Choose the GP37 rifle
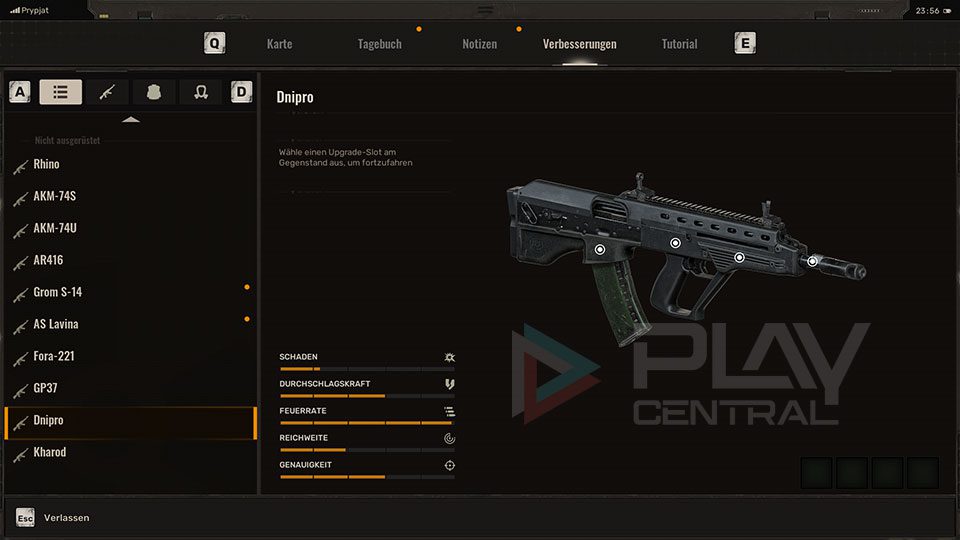 pyautogui.click(x=47, y=388)
